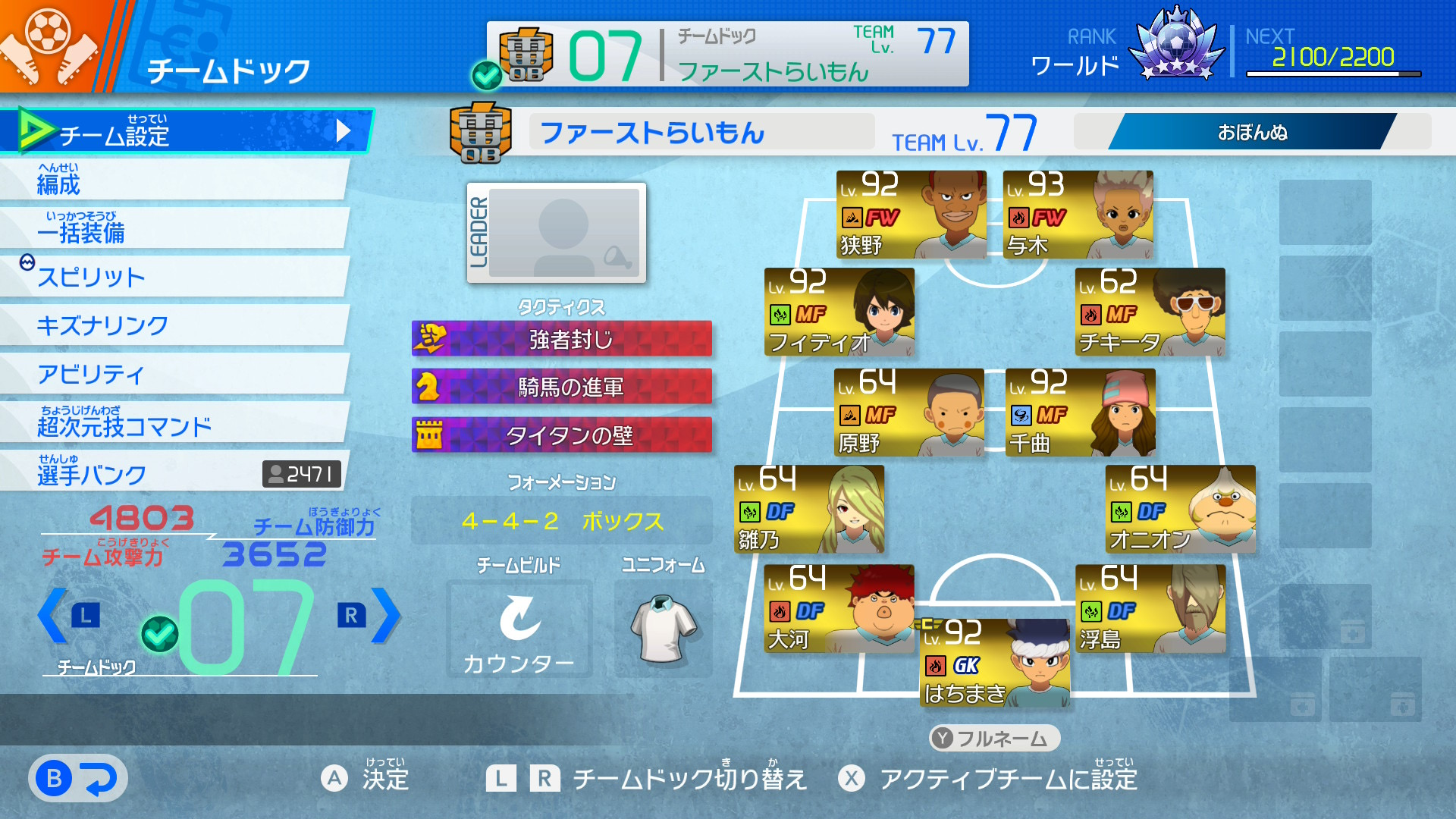Viewport: 1456px width, 819px height.
Task: Select the 編成 formation menu item
Action: (x=174, y=180)
